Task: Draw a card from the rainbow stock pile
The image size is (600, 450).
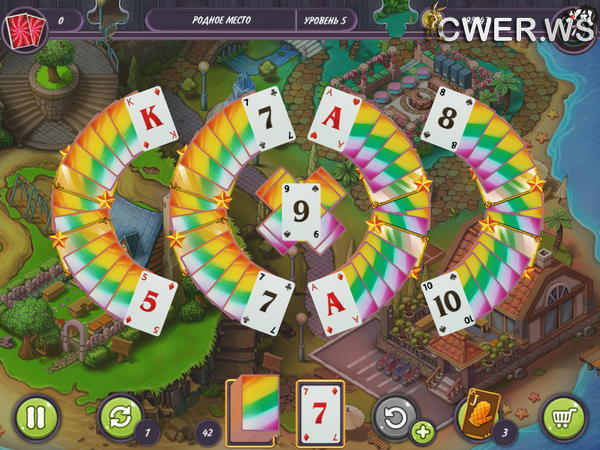Action: coord(253,410)
